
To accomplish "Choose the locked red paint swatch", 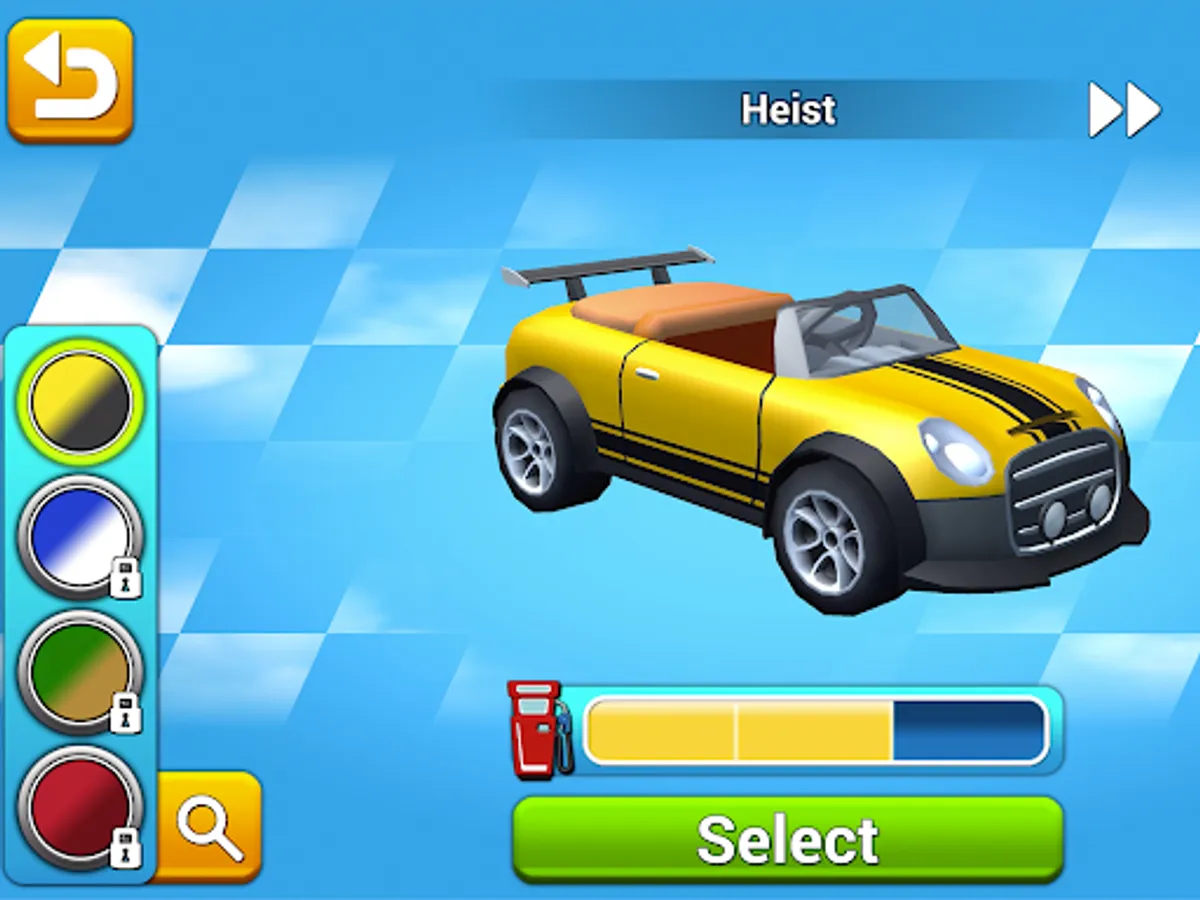I will click(80, 805).
